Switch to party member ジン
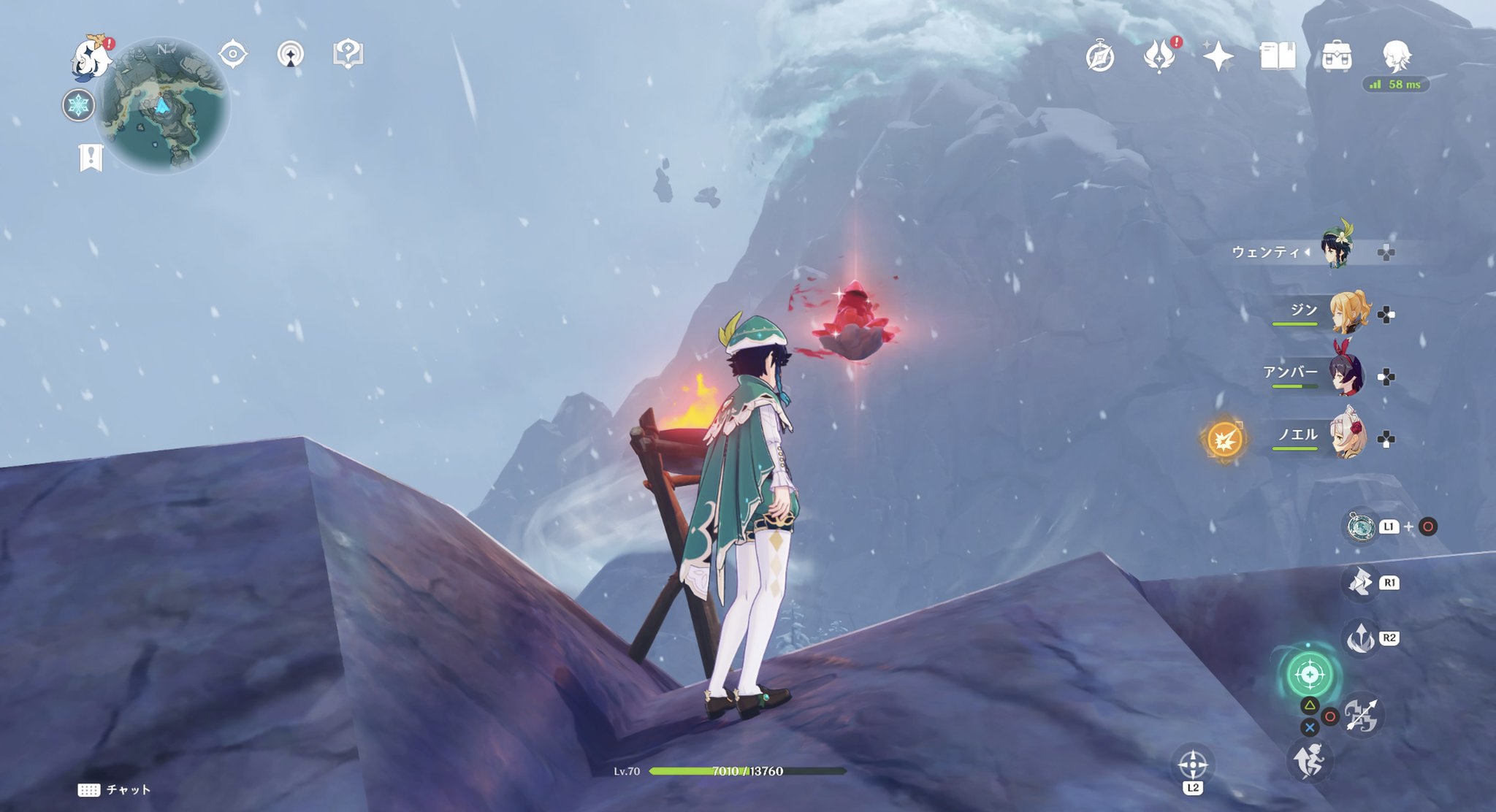The width and height of the screenshot is (1496, 812). pyautogui.click(x=1348, y=314)
